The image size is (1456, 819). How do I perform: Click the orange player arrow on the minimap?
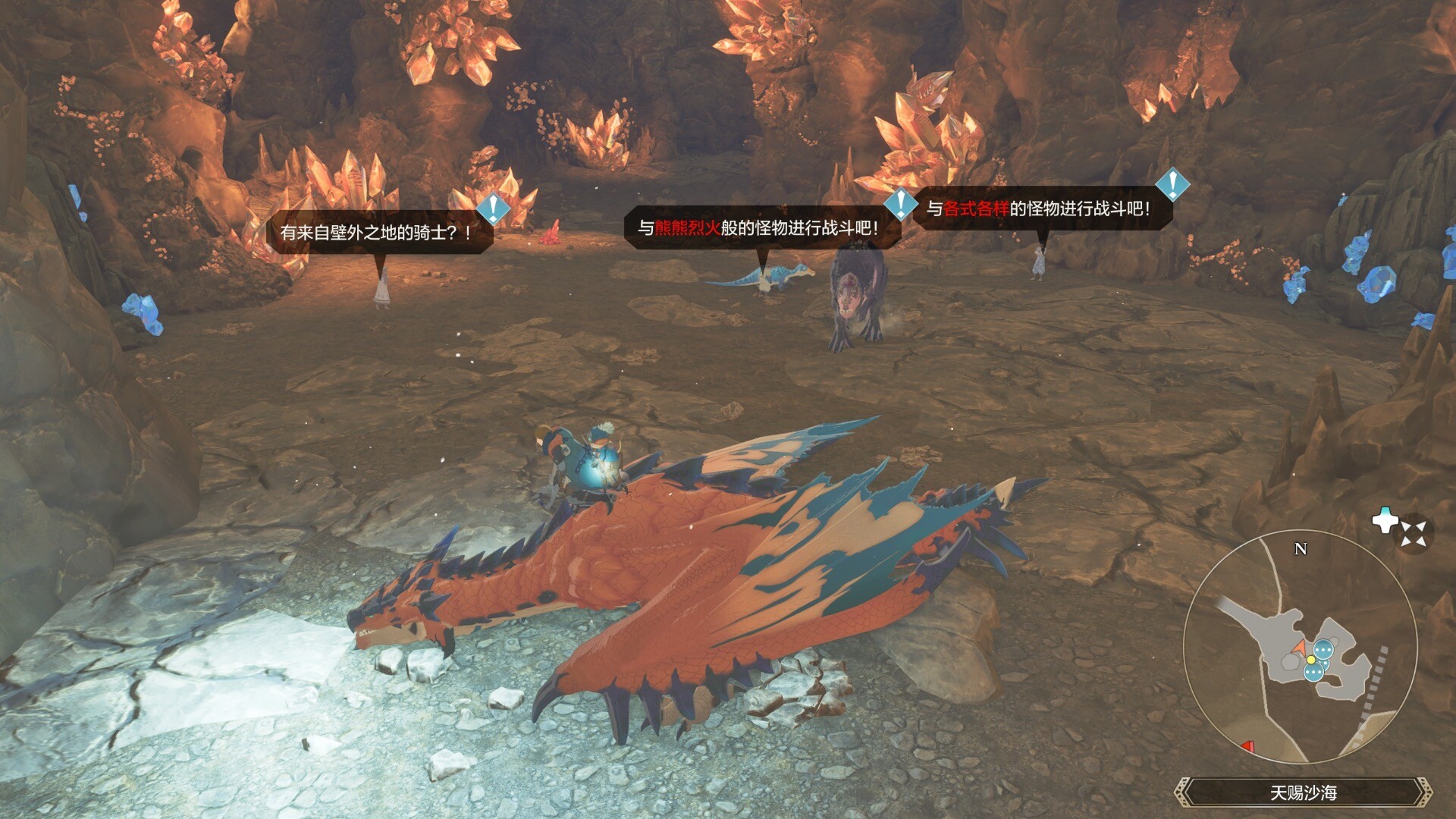(x=1301, y=647)
